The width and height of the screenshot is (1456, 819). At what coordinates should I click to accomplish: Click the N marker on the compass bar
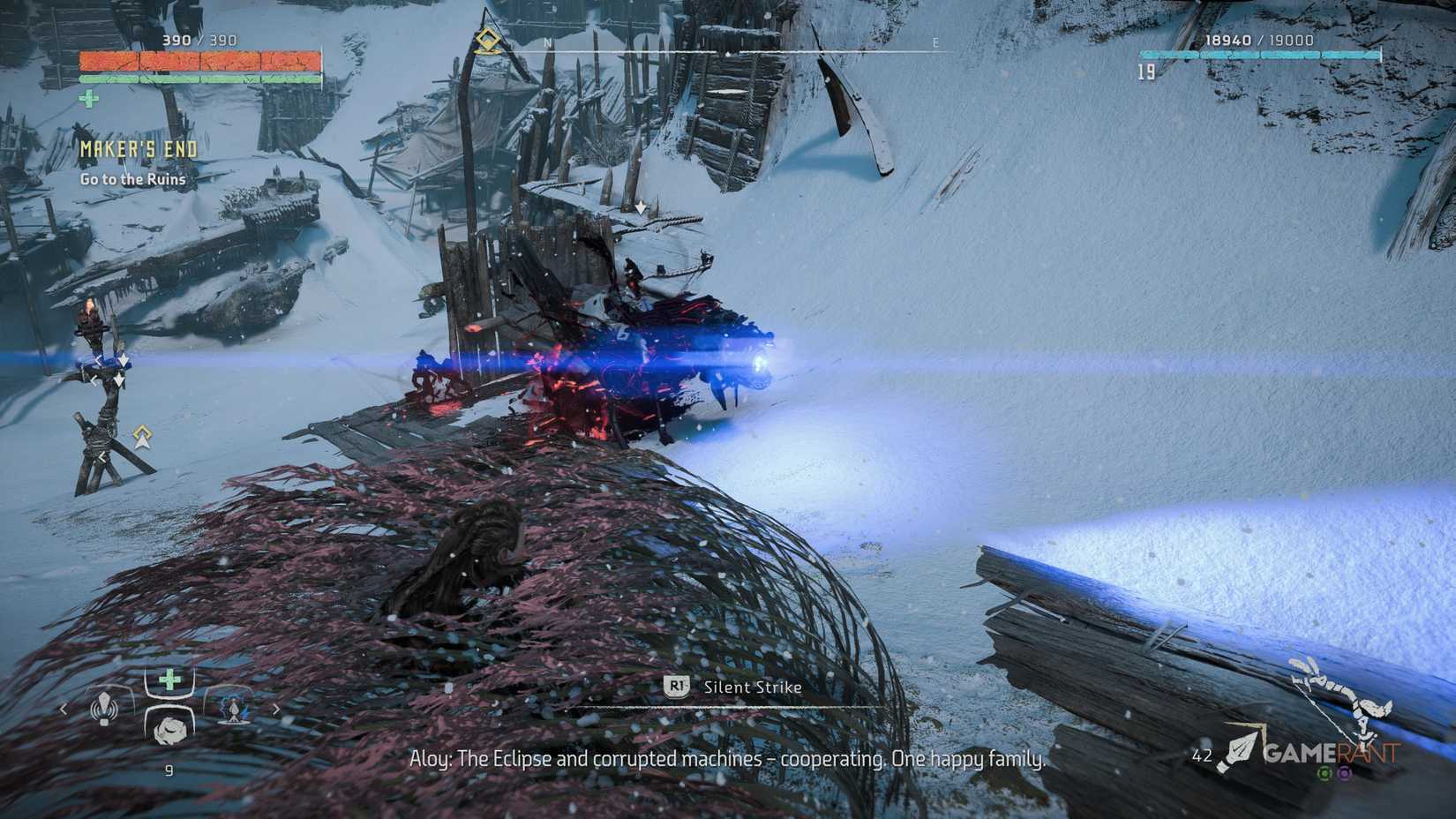coord(547,41)
